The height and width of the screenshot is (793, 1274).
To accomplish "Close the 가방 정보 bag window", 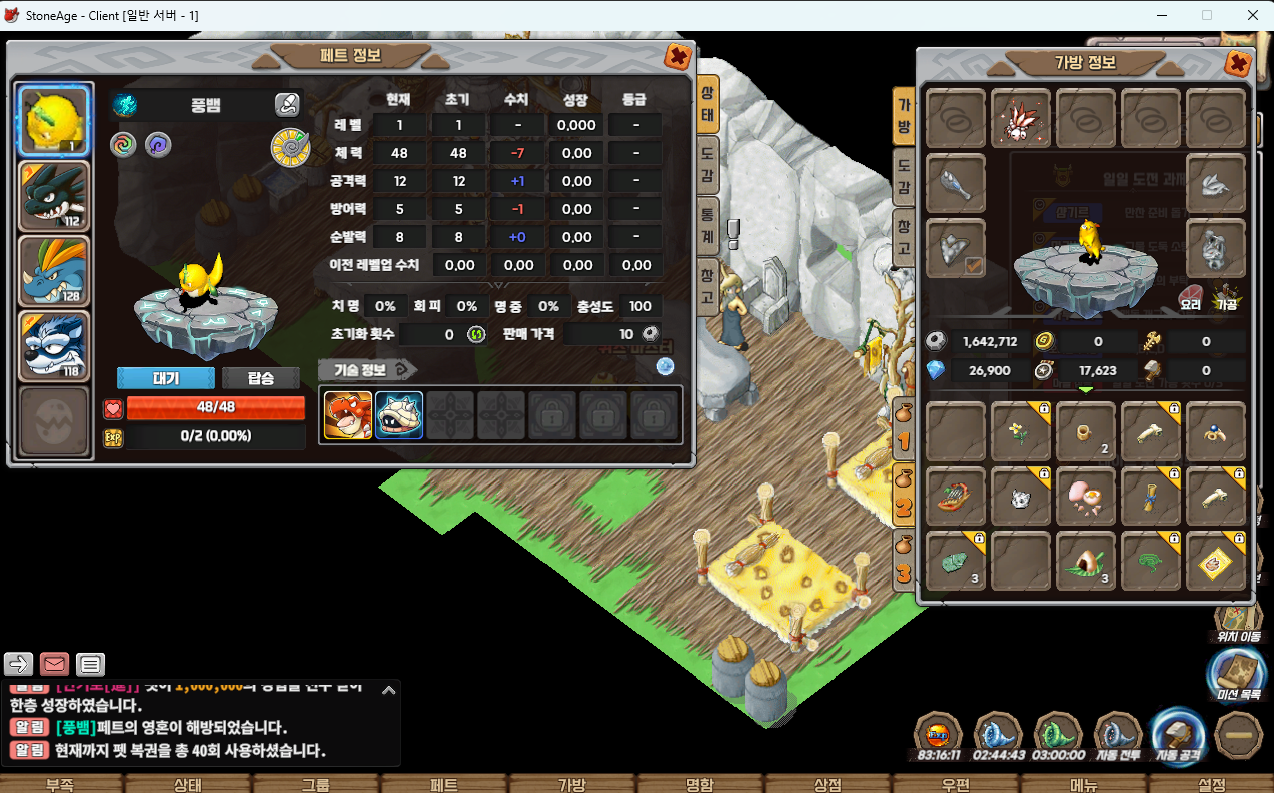I will 1238,64.
